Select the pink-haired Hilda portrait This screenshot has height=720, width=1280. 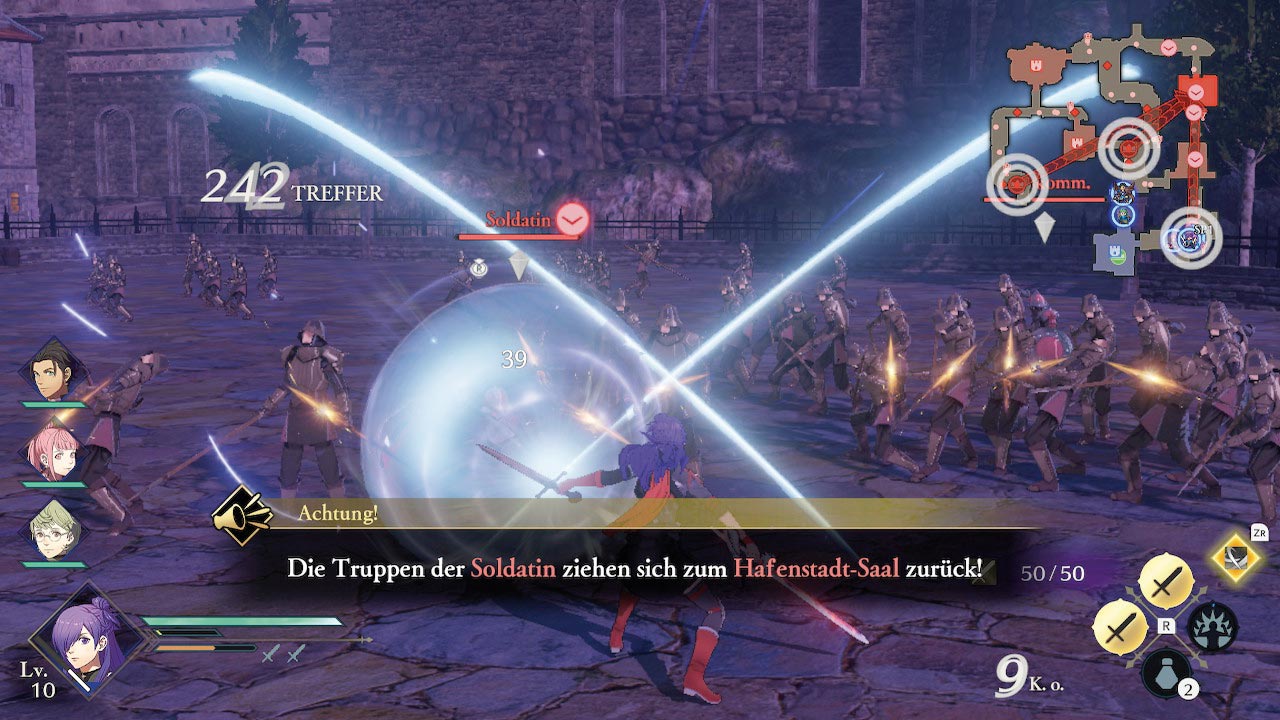[x=54, y=451]
